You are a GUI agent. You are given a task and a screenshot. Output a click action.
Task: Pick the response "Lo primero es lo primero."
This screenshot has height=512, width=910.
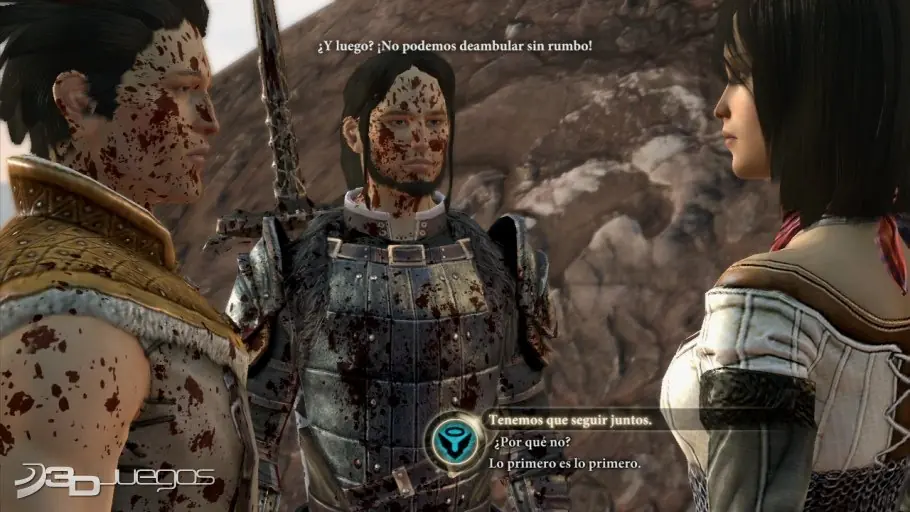point(566,463)
